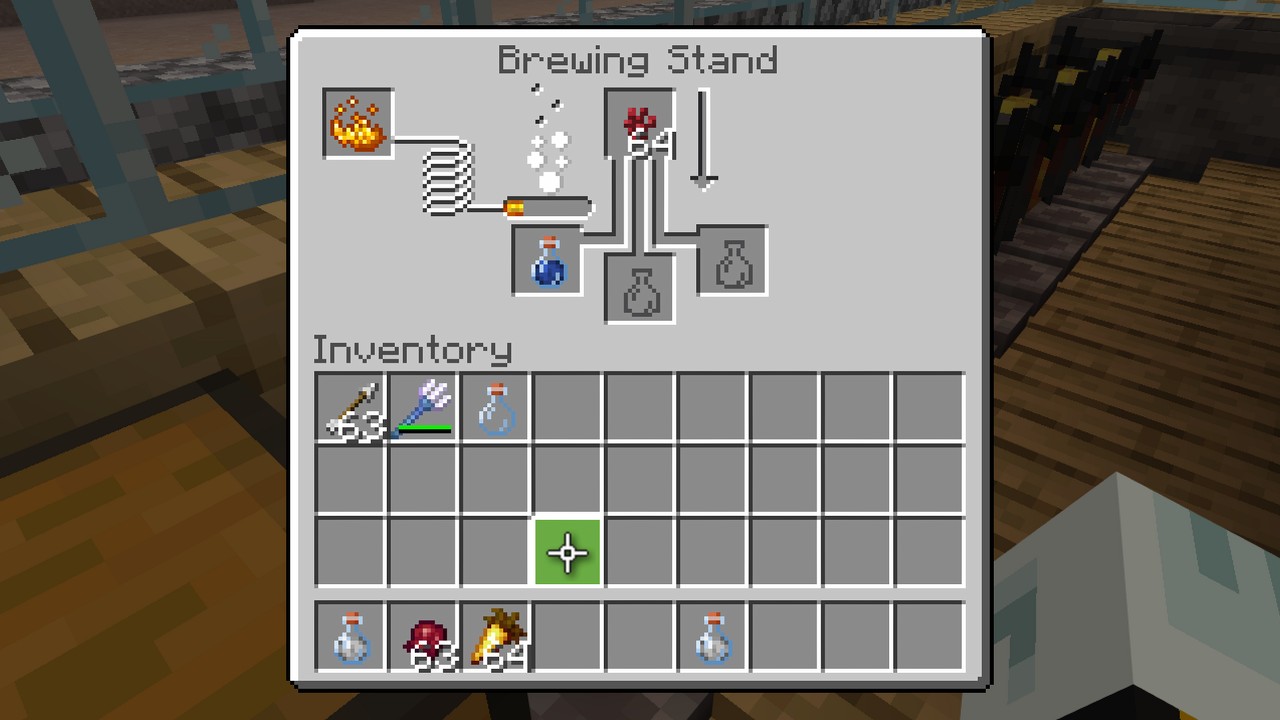Select the trident in the inventory
The width and height of the screenshot is (1280, 720).
pyautogui.click(x=422, y=405)
